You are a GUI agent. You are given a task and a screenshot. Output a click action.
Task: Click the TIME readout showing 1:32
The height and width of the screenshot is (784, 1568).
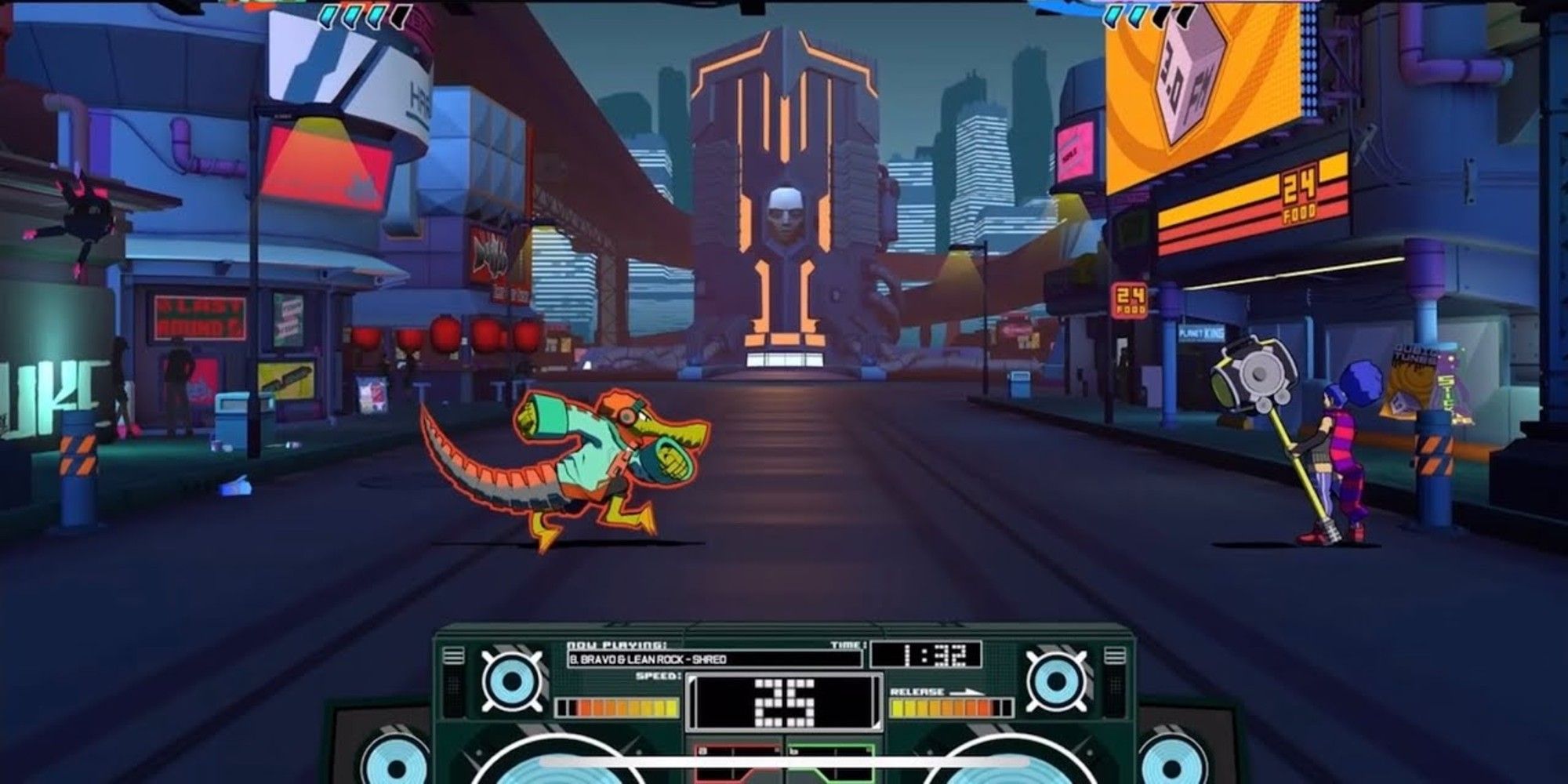[x=925, y=653]
